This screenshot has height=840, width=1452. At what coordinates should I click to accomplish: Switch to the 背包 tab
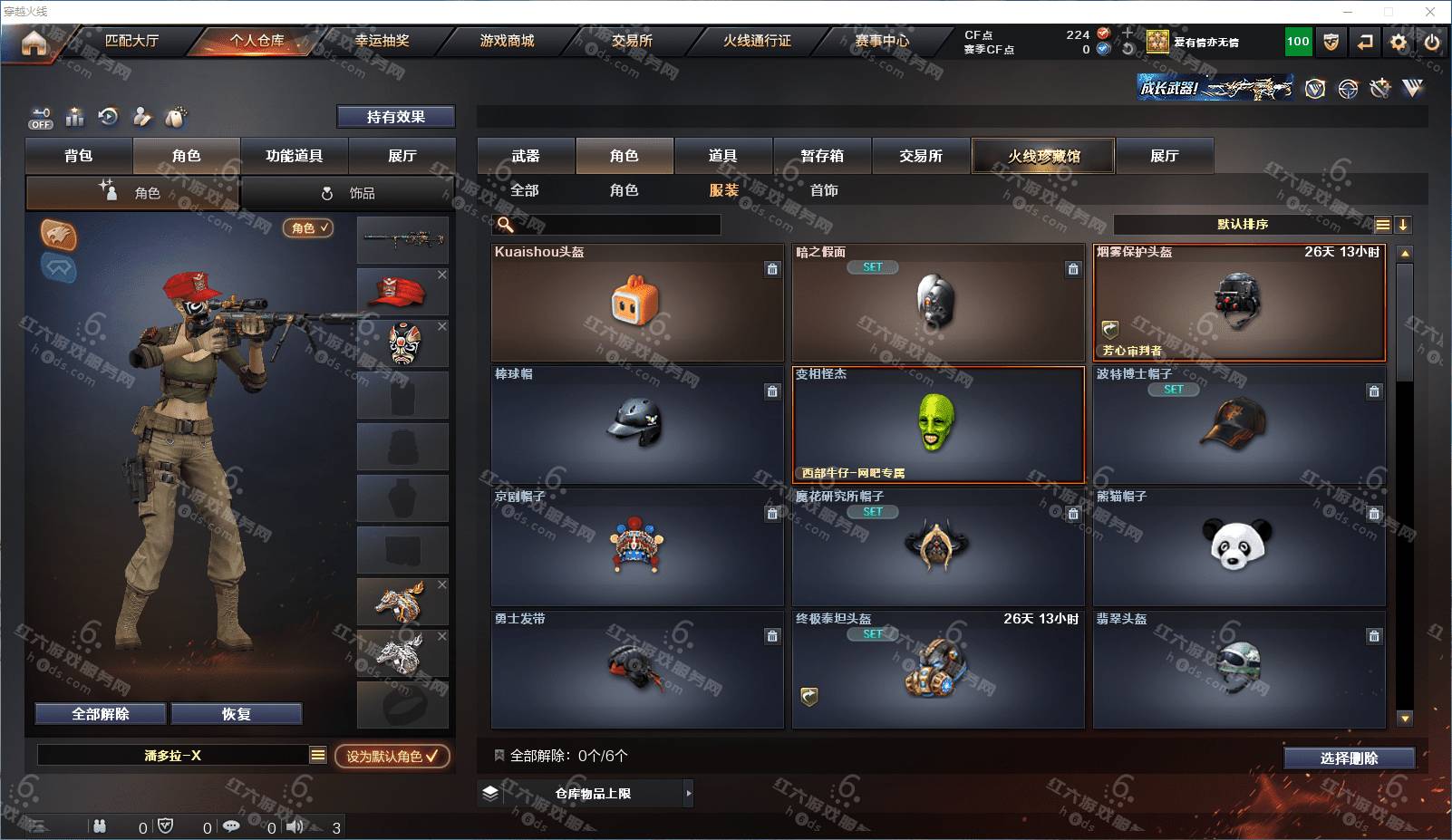[x=79, y=156]
